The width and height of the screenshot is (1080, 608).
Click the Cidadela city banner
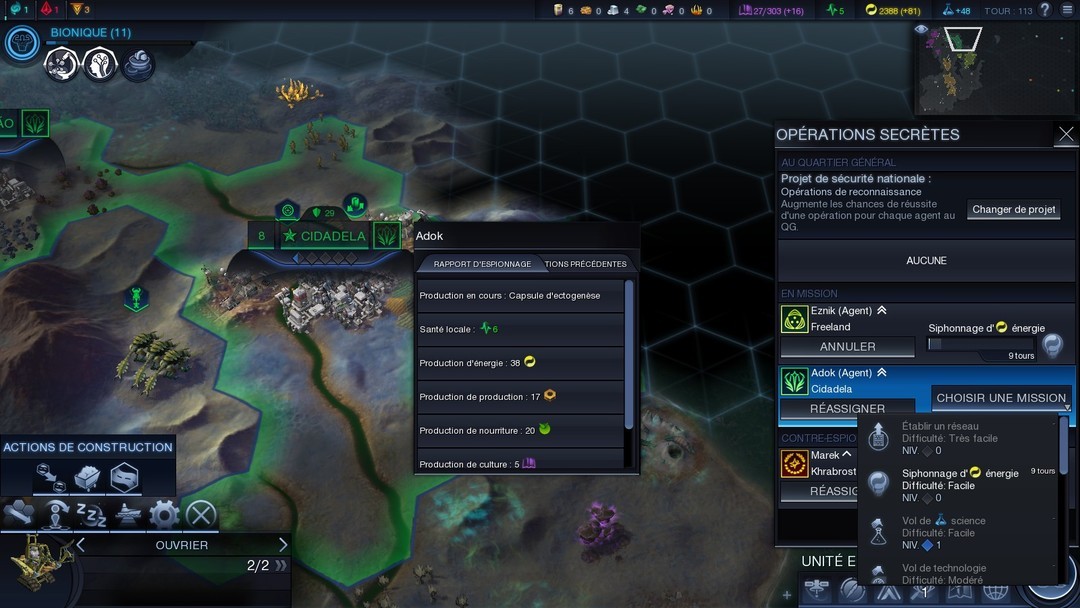[x=326, y=237]
